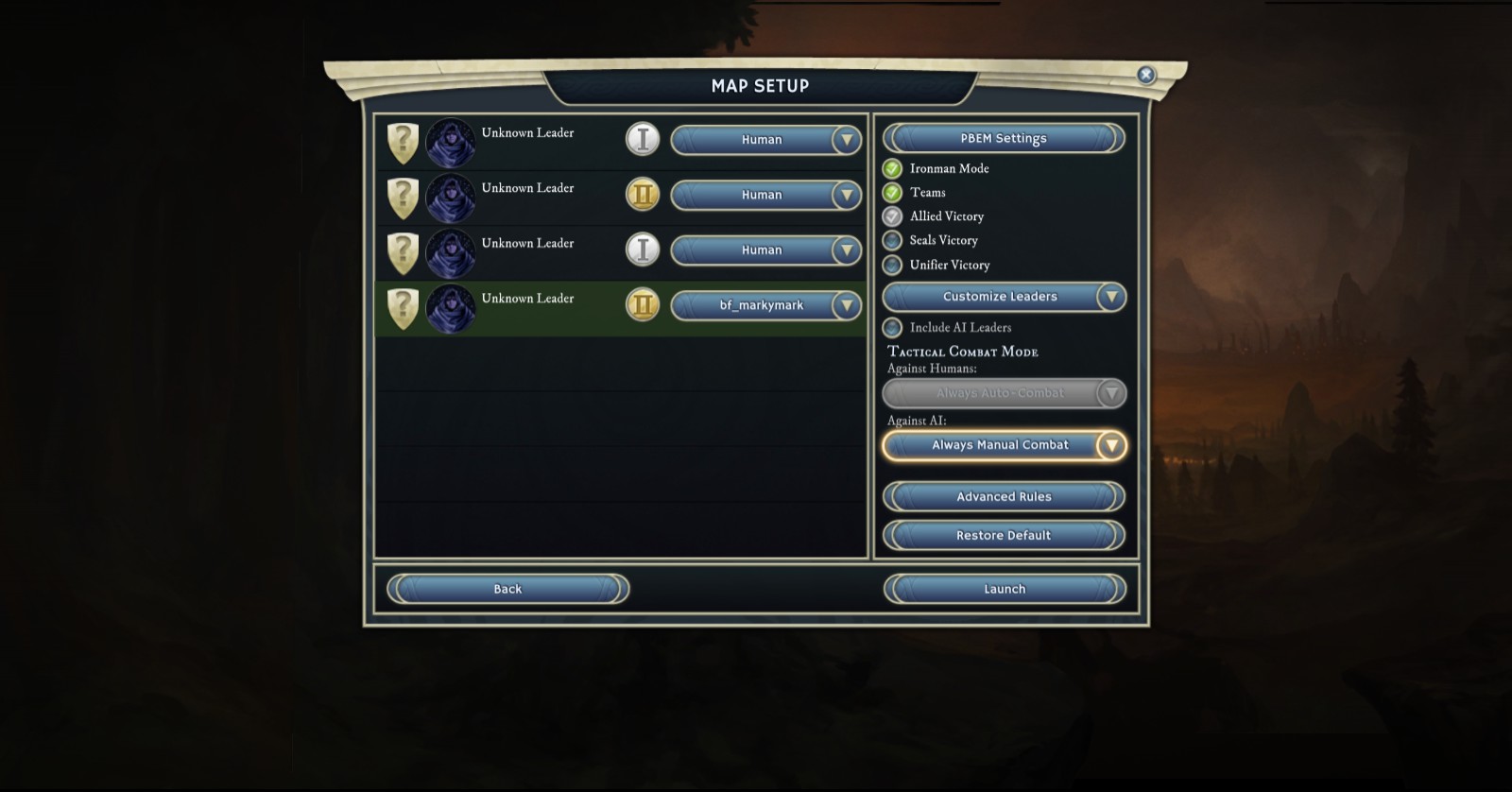Enable the Unifier Victory option

point(892,266)
